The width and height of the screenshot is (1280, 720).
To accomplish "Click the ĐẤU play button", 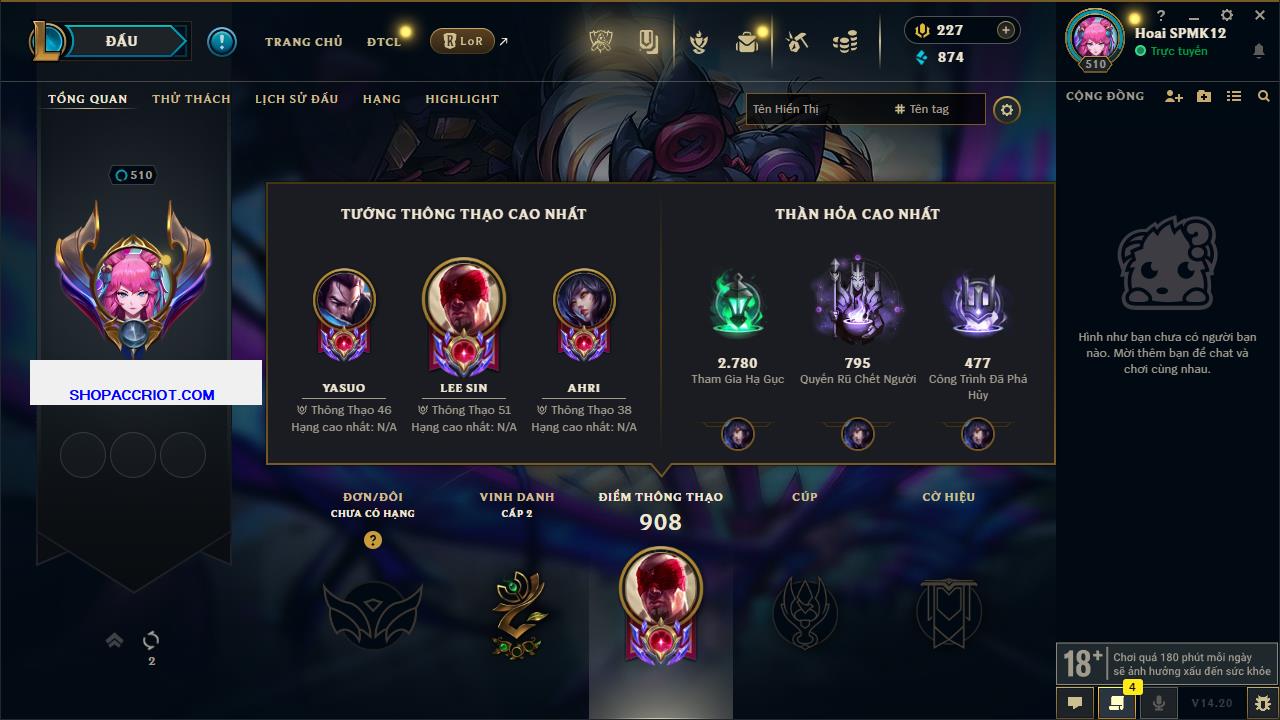I will point(122,41).
